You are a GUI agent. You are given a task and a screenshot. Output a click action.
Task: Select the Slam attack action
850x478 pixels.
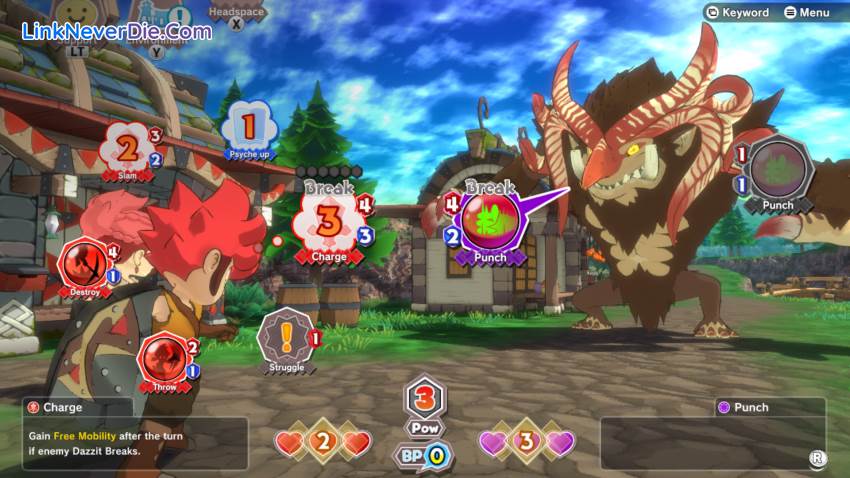[127, 151]
